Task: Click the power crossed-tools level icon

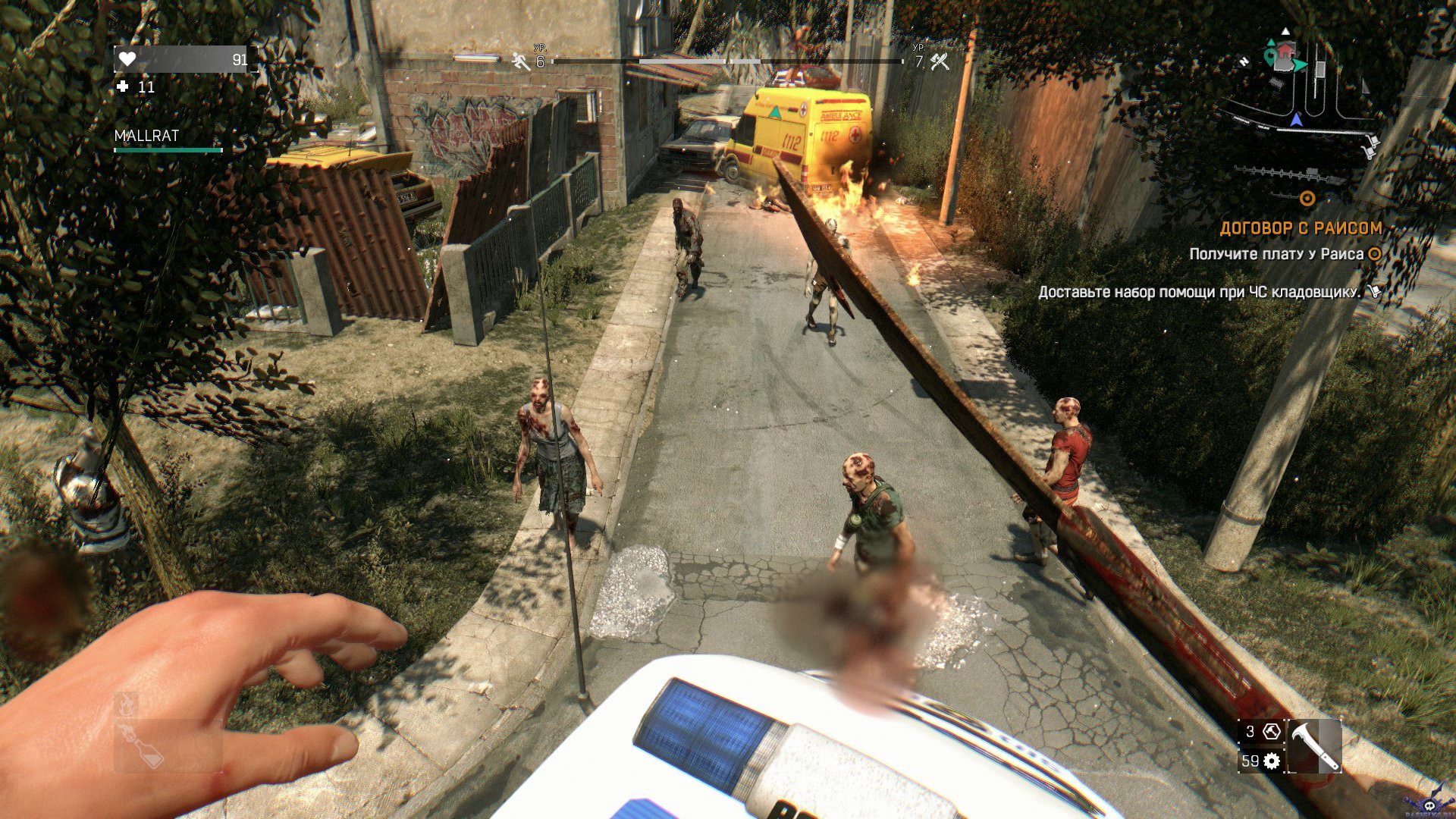Action: point(940,61)
